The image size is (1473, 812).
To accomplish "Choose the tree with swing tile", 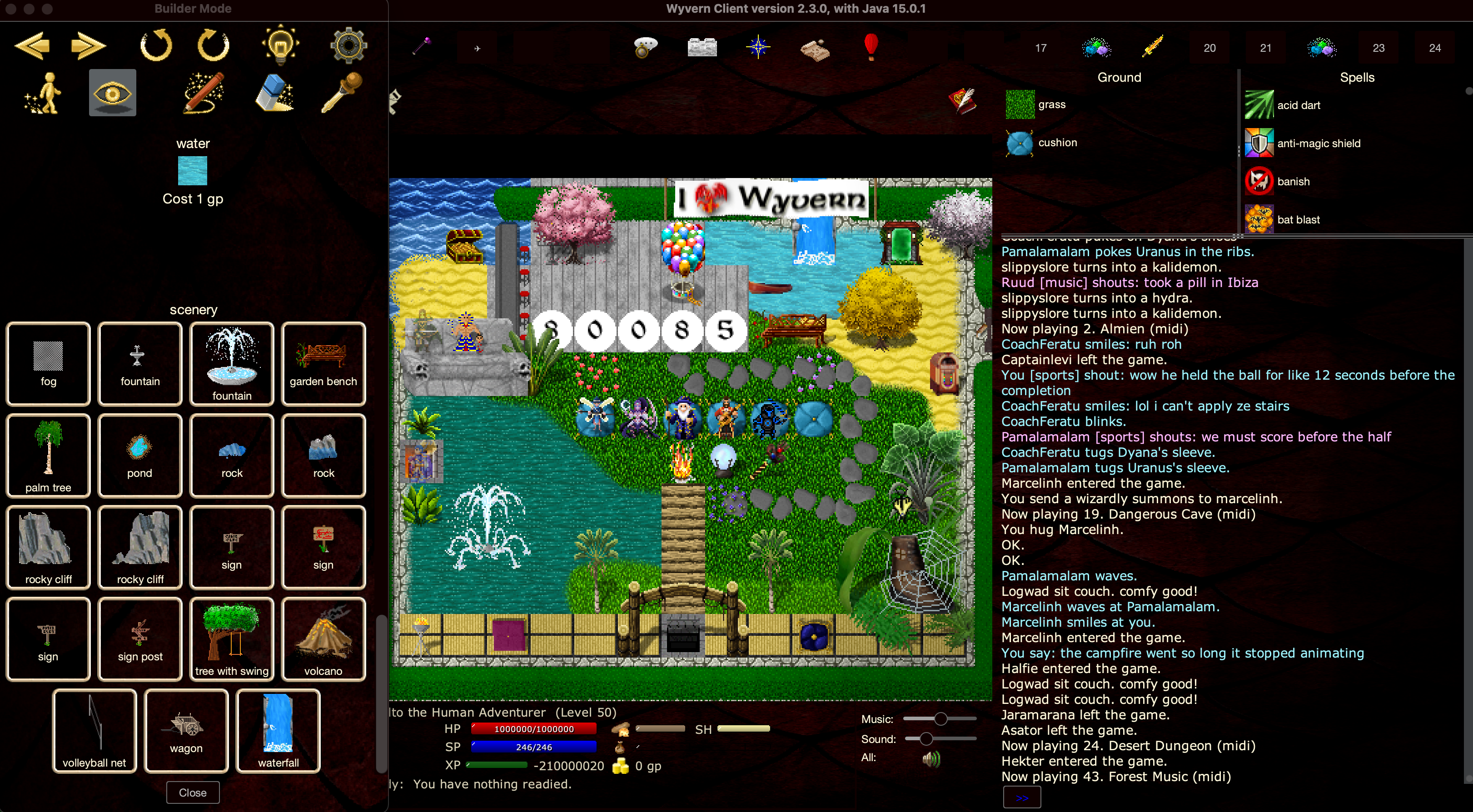I will pos(232,639).
